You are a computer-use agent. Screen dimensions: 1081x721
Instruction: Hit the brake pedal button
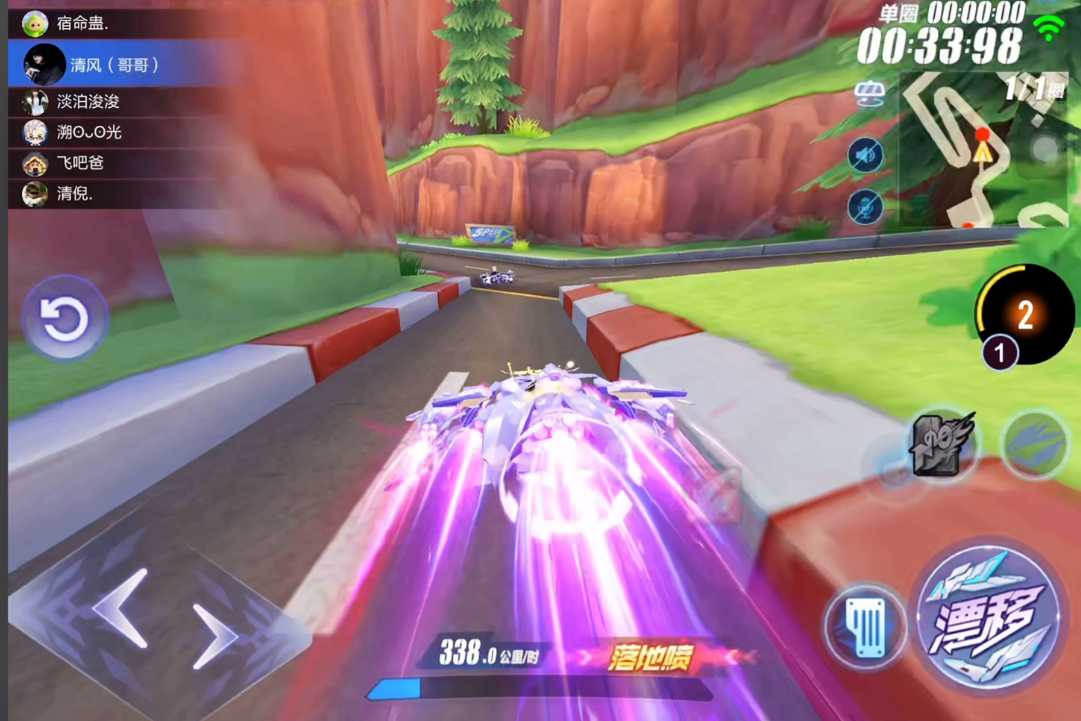(x=866, y=628)
